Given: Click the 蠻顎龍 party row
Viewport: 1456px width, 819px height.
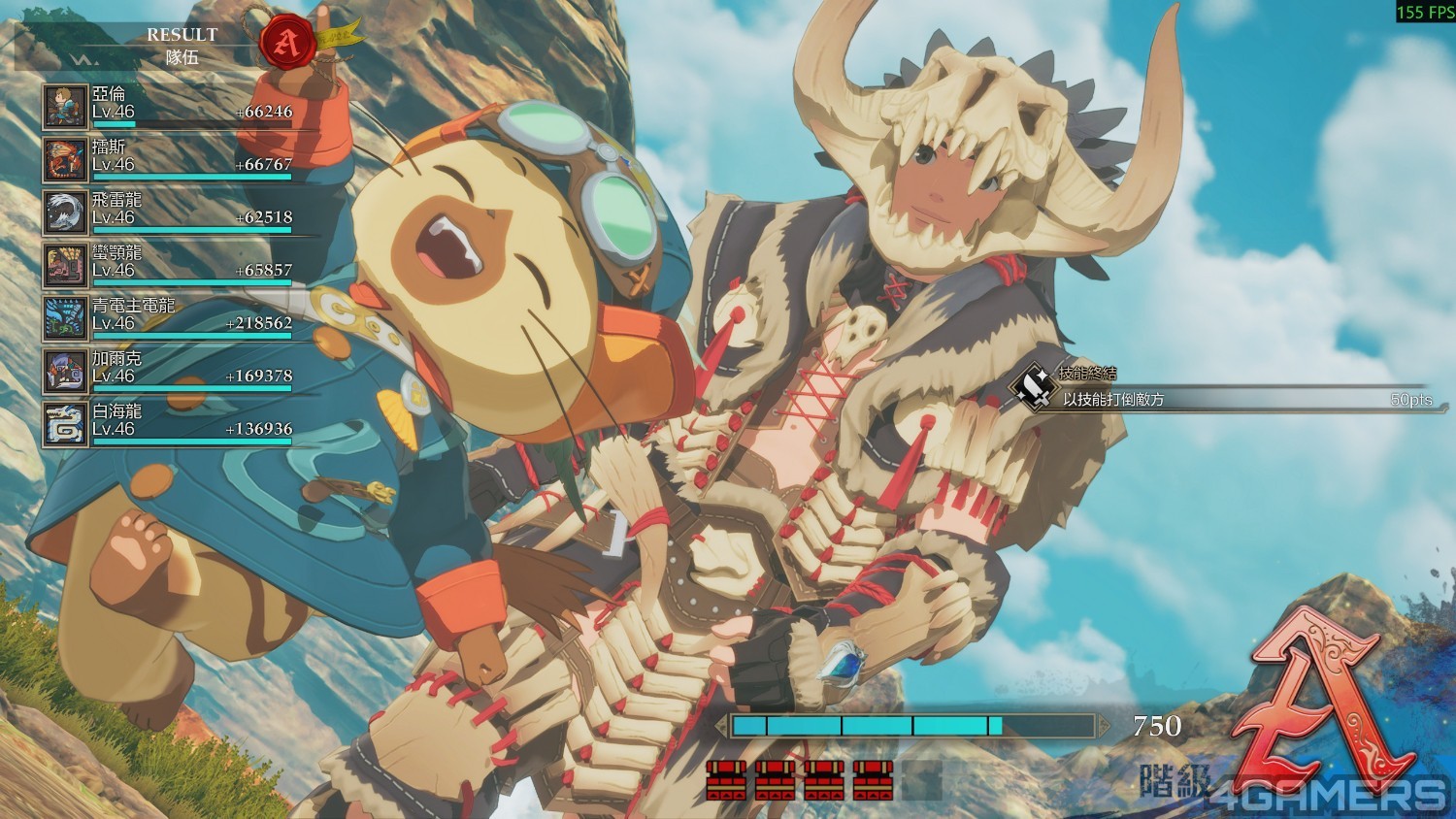Looking at the screenshot, I should [167, 265].
